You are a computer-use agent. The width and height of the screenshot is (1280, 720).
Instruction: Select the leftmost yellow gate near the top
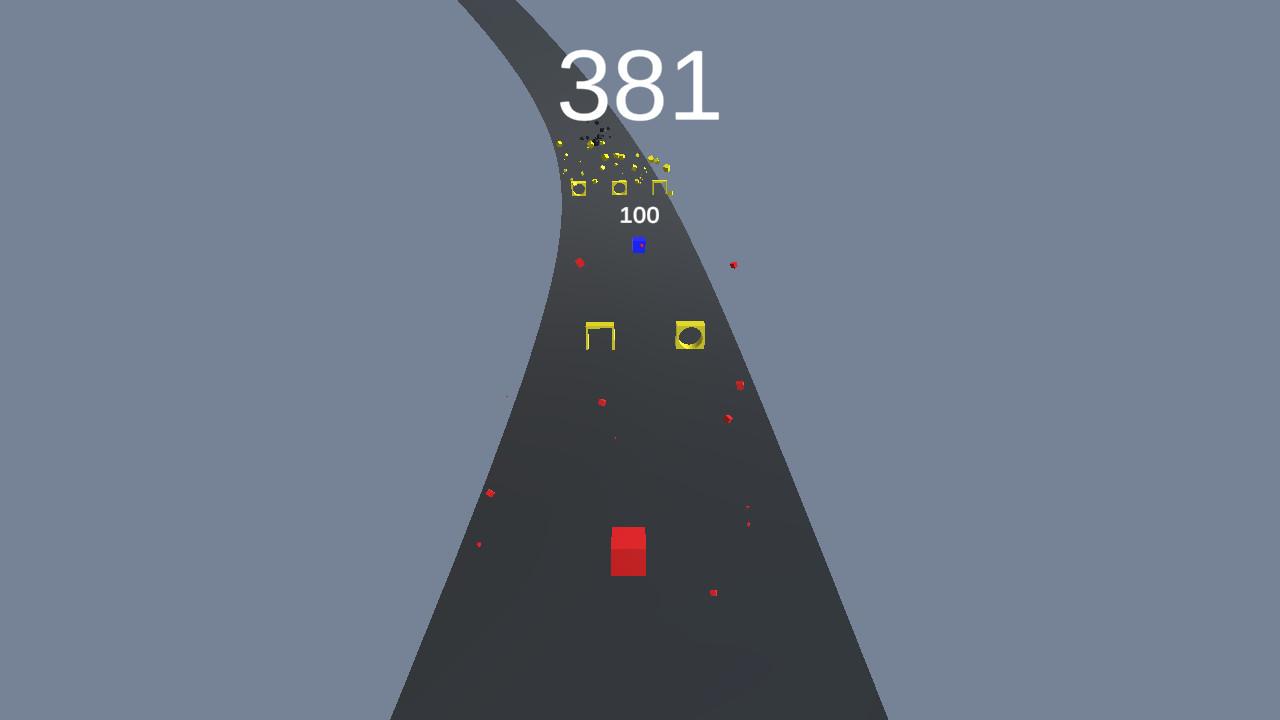[x=580, y=188]
